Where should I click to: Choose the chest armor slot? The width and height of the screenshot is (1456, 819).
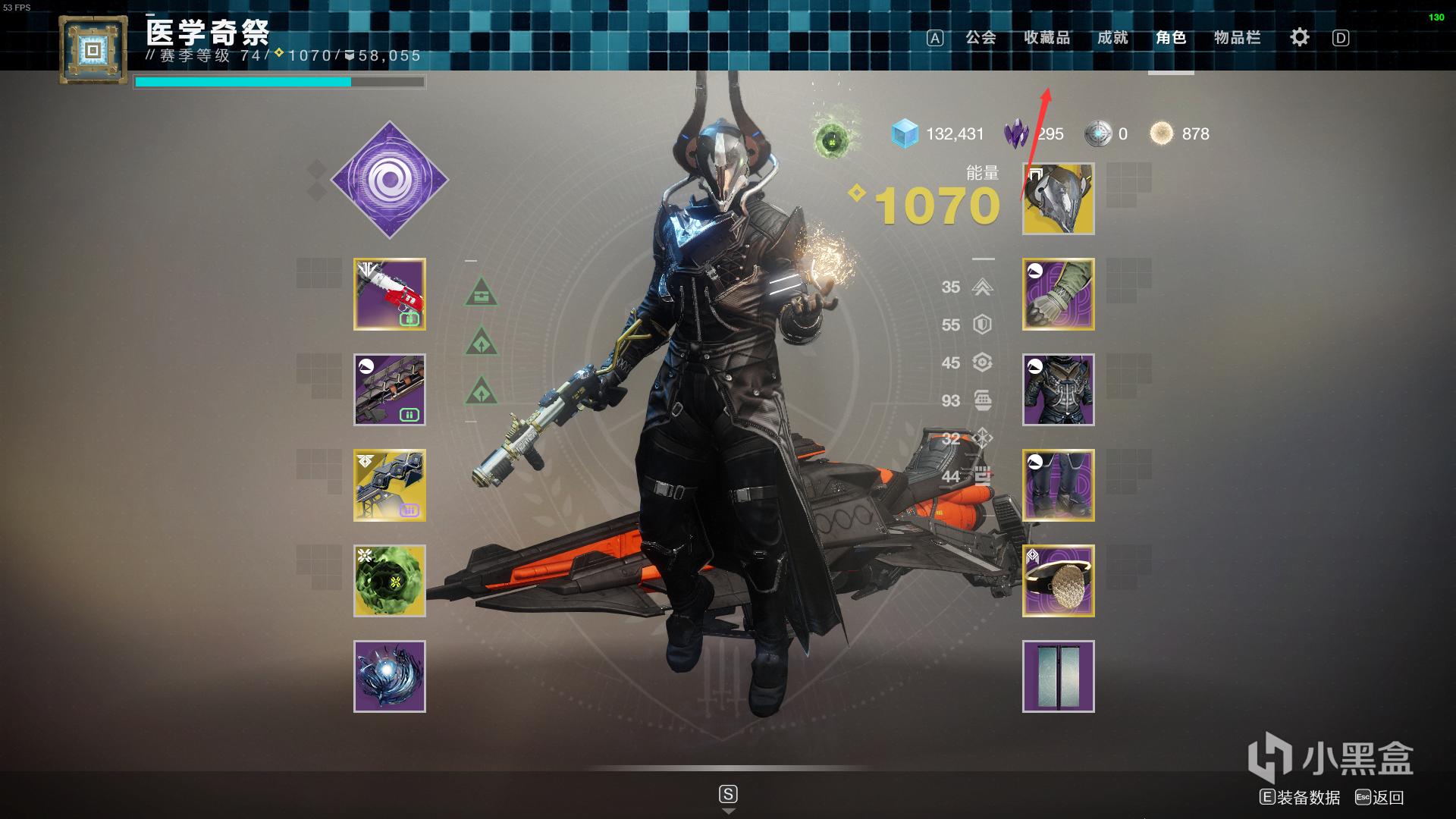[1058, 390]
